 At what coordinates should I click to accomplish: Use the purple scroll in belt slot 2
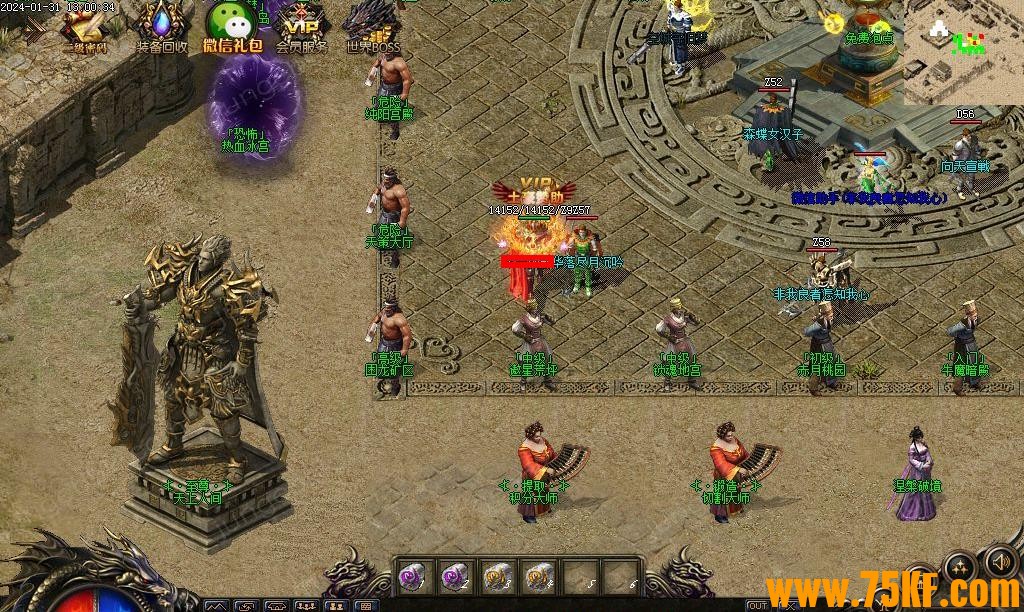[x=455, y=575]
